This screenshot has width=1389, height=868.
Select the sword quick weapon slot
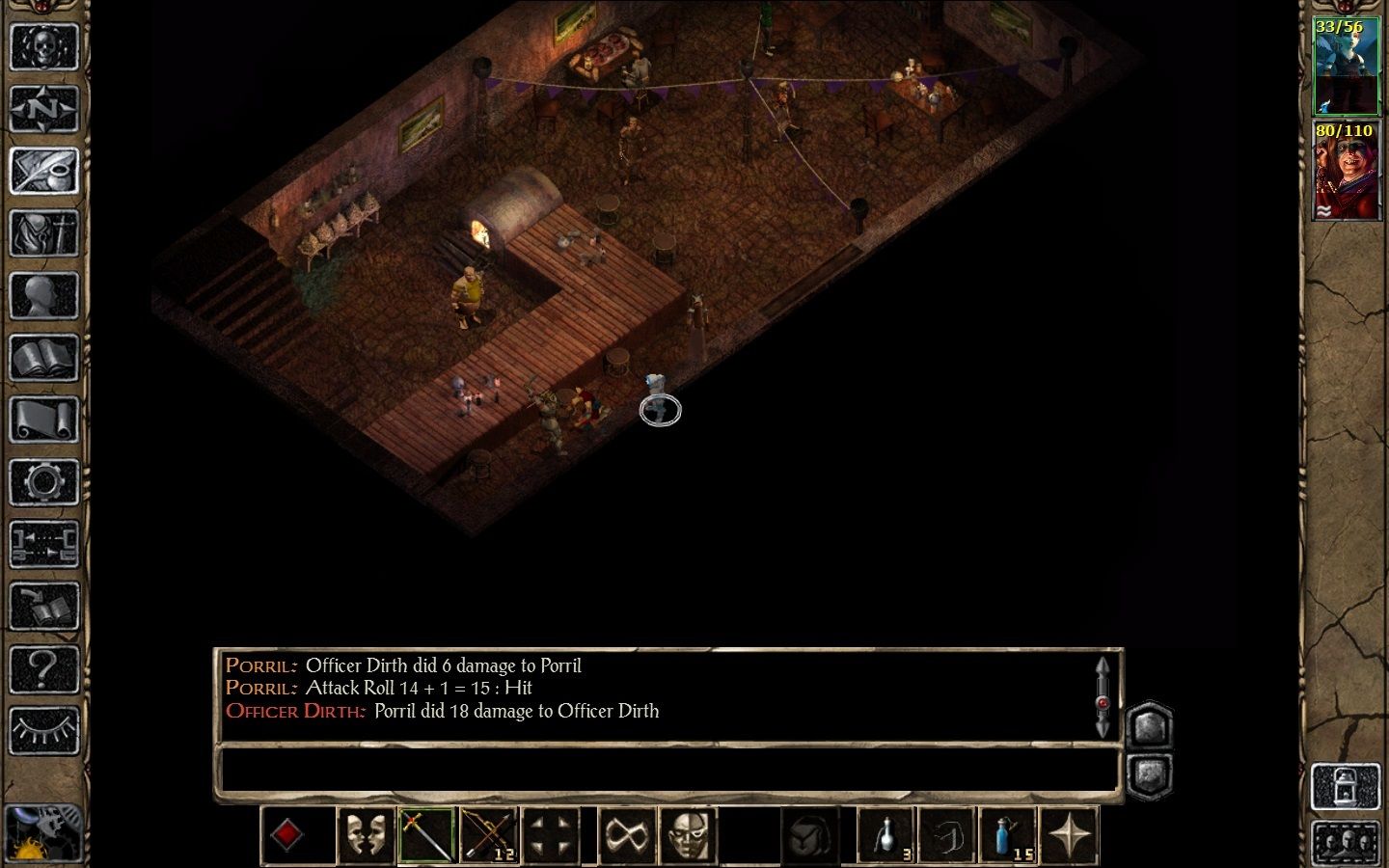[427, 833]
